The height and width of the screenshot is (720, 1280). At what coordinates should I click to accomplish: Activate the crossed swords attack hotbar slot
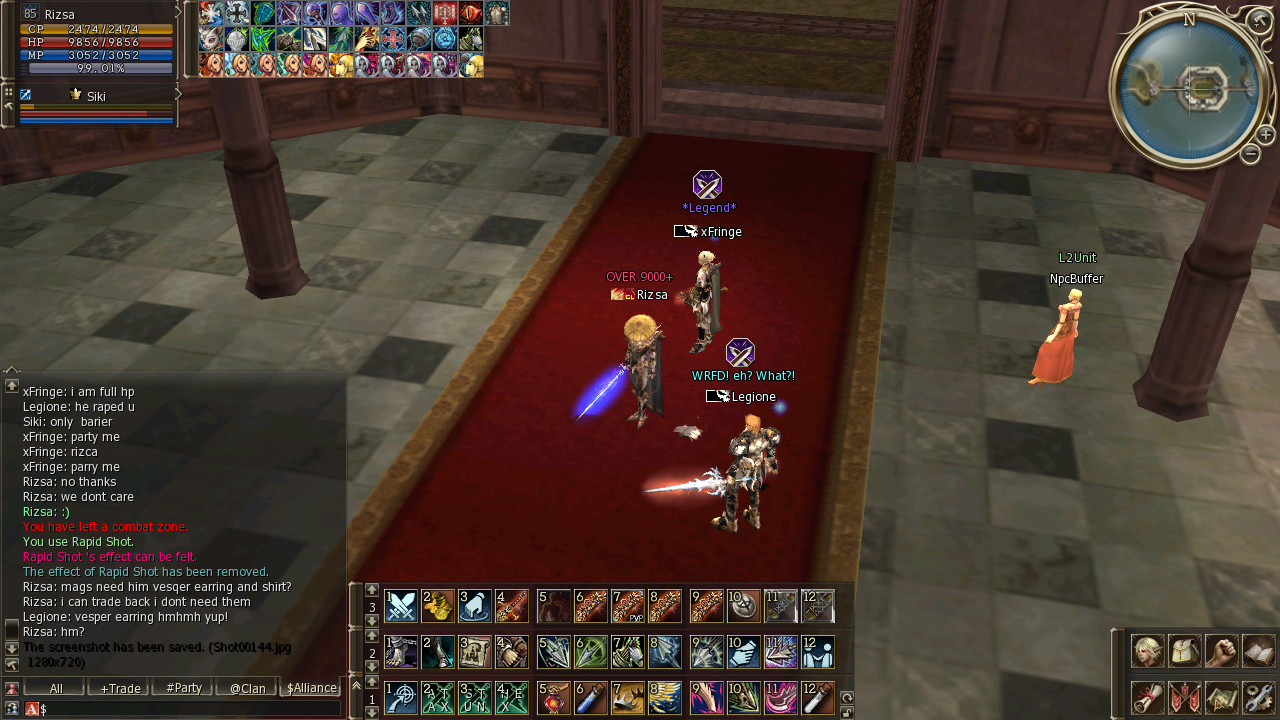click(x=401, y=606)
